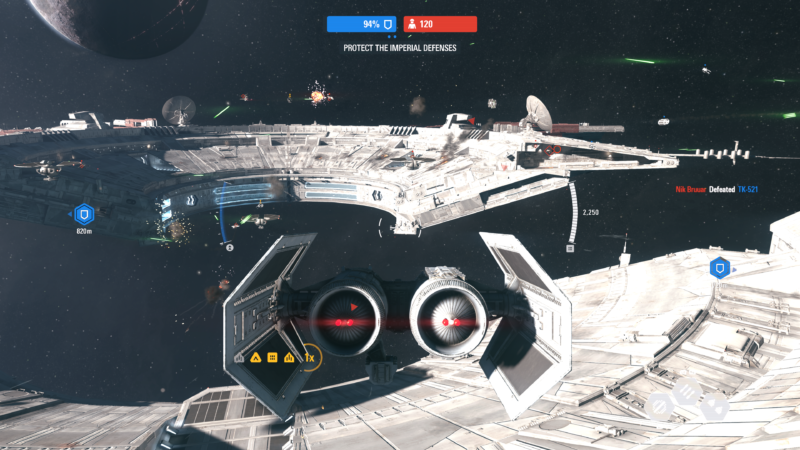Click the Protect the Imperial Defenses objective
800x450 pixels.
pos(400,47)
